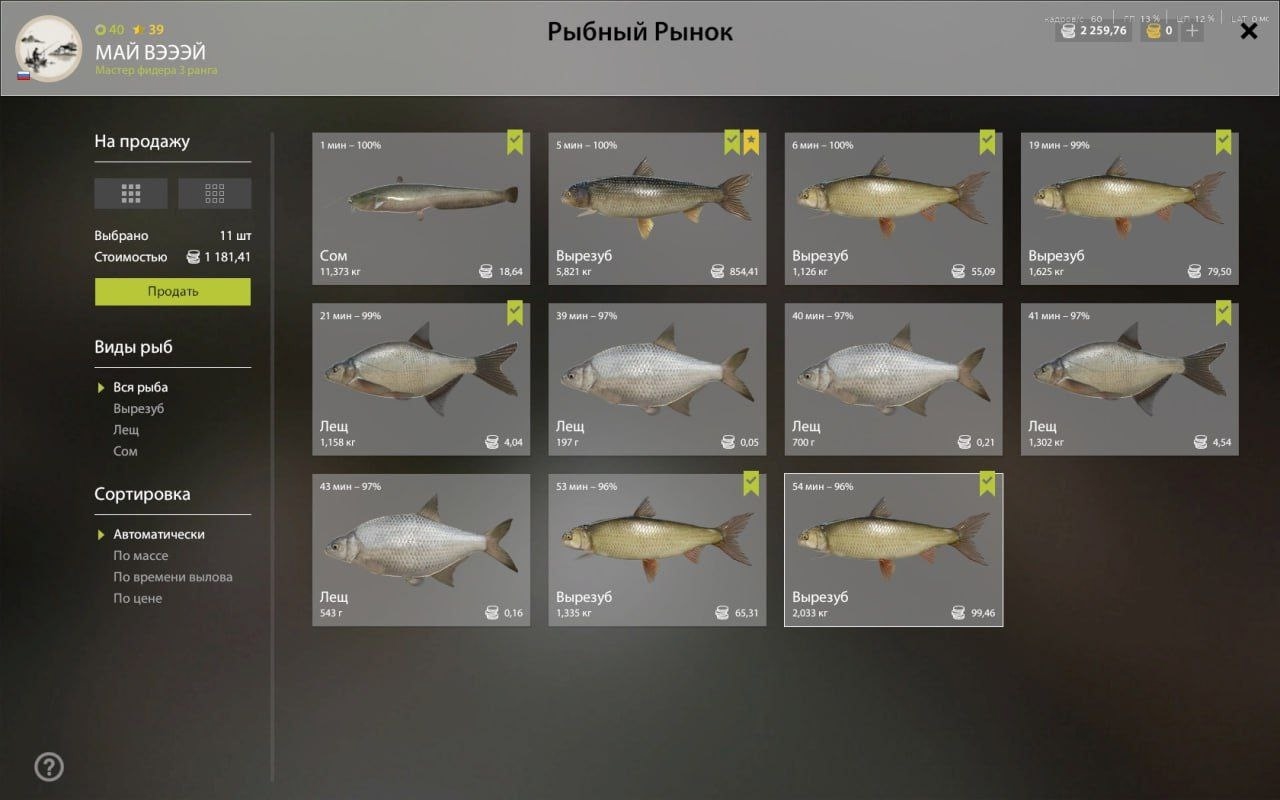This screenshot has width=1280, height=800.
Task: Close the fish market window
Action: 1249,31
